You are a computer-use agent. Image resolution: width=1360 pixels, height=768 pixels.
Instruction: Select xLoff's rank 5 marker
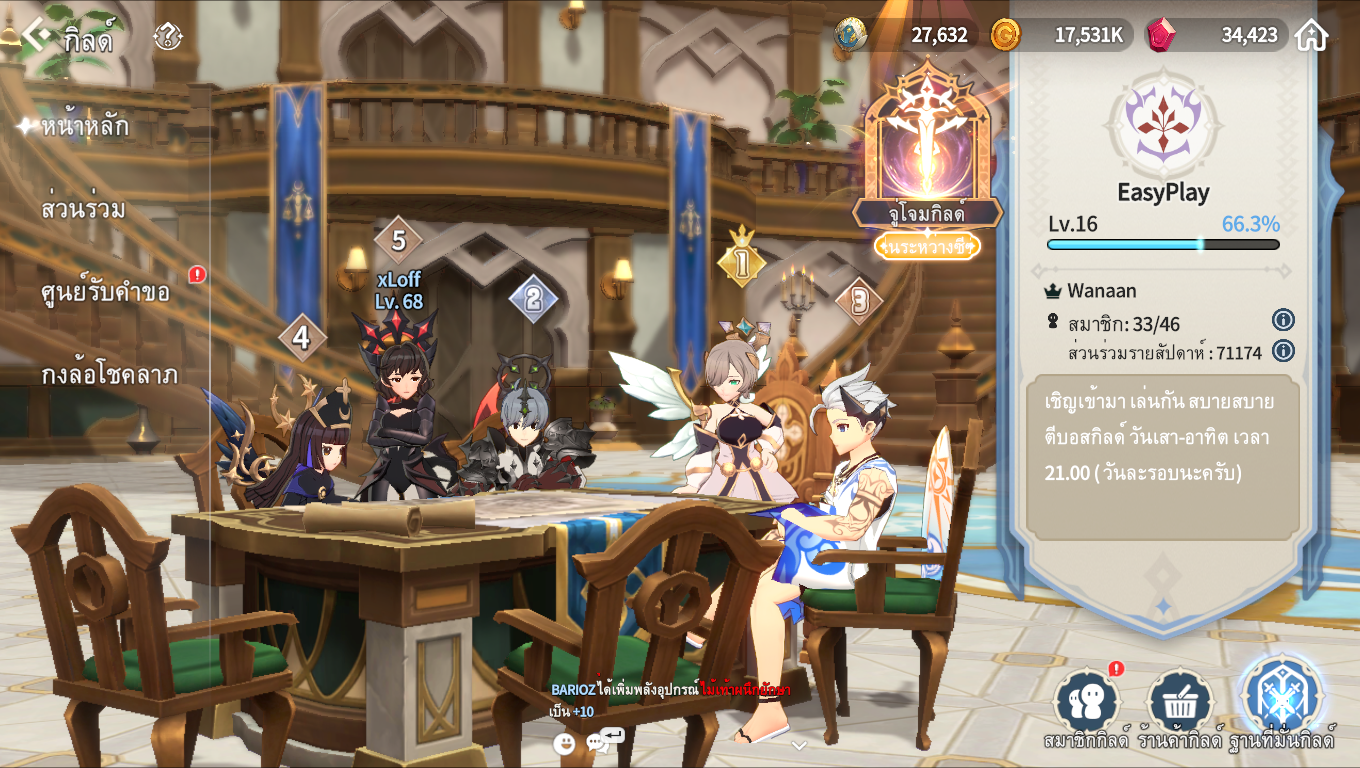pyautogui.click(x=398, y=240)
